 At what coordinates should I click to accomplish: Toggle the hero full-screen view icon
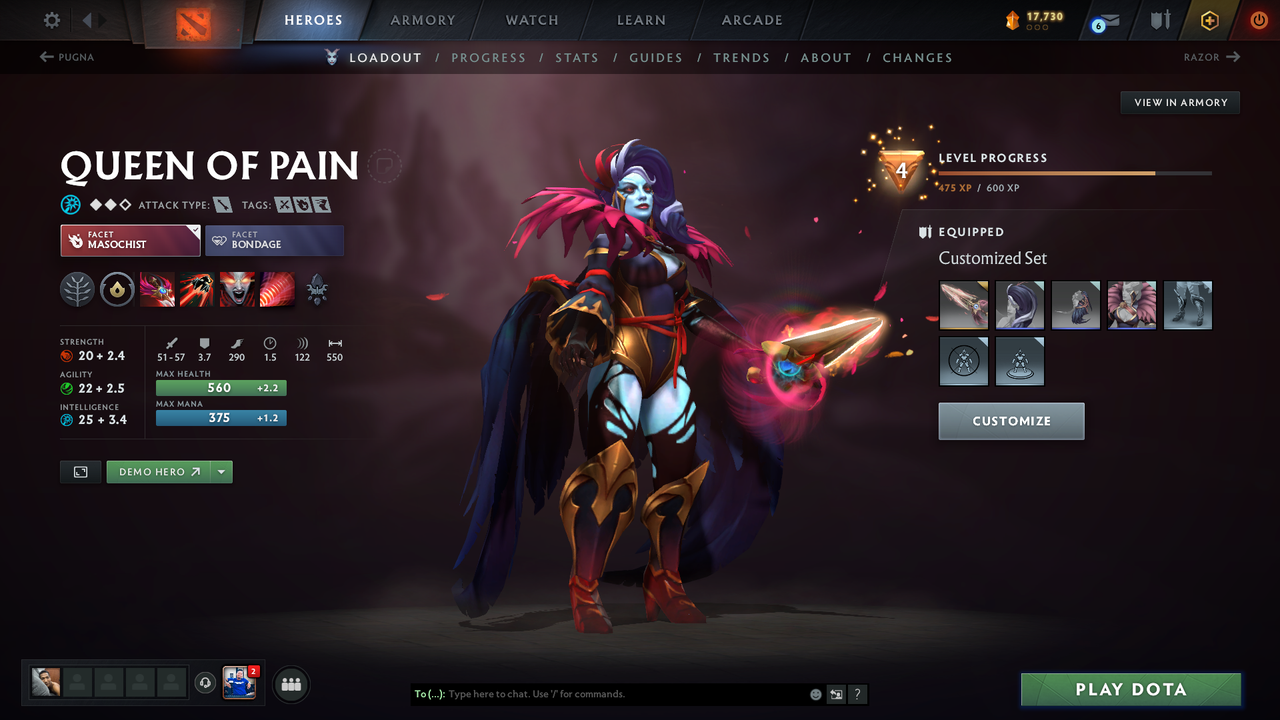[x=80, y=471]
